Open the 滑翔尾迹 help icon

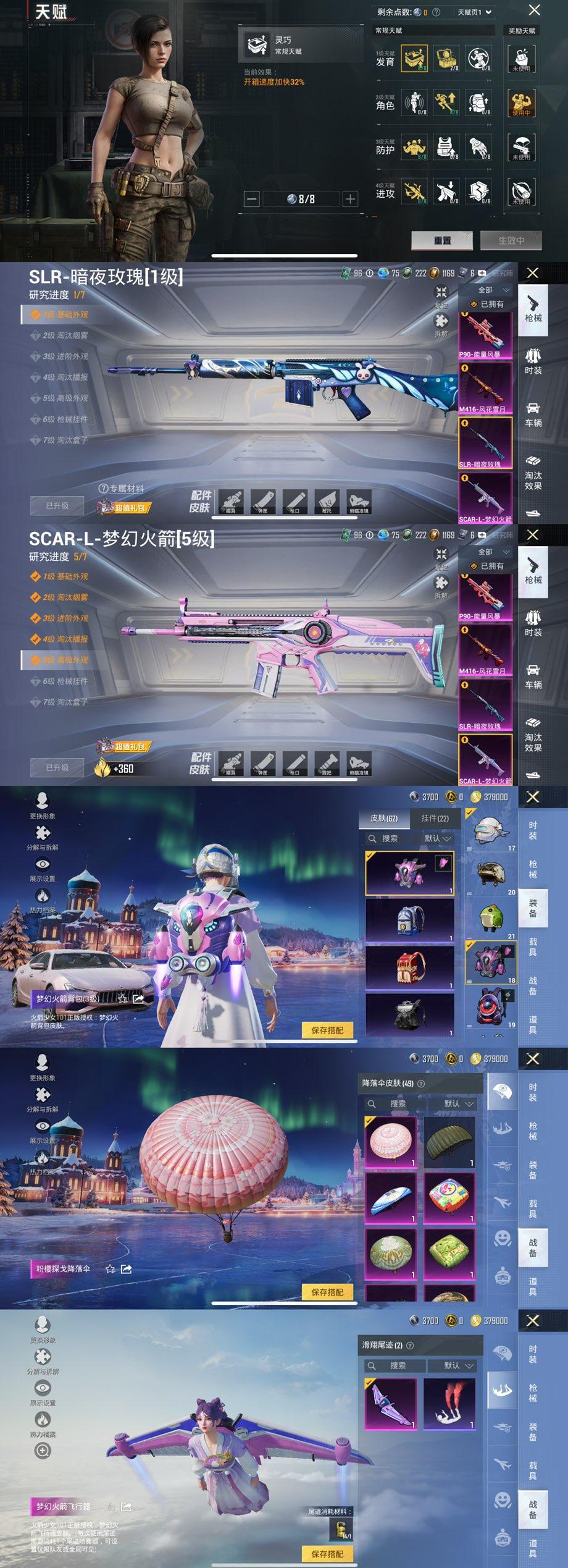pos(410,1345)
